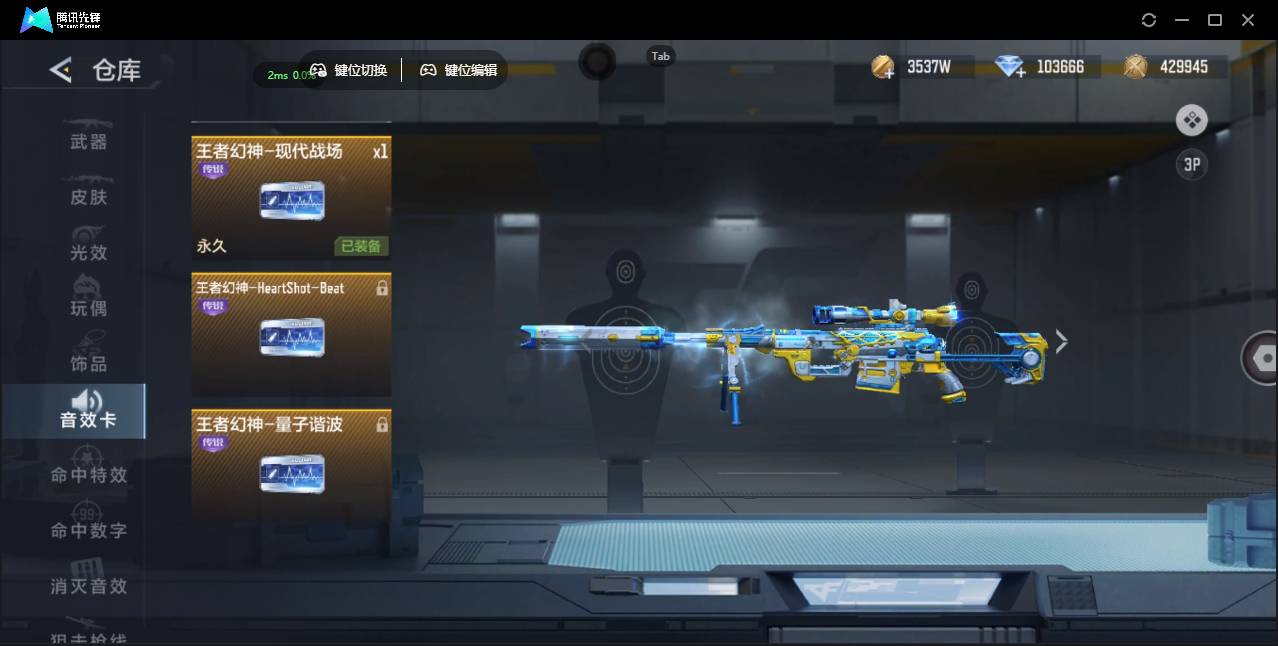Open the 皮肤 skins tab
This screenshot has width=1278, height=646.
click(88, 196)
